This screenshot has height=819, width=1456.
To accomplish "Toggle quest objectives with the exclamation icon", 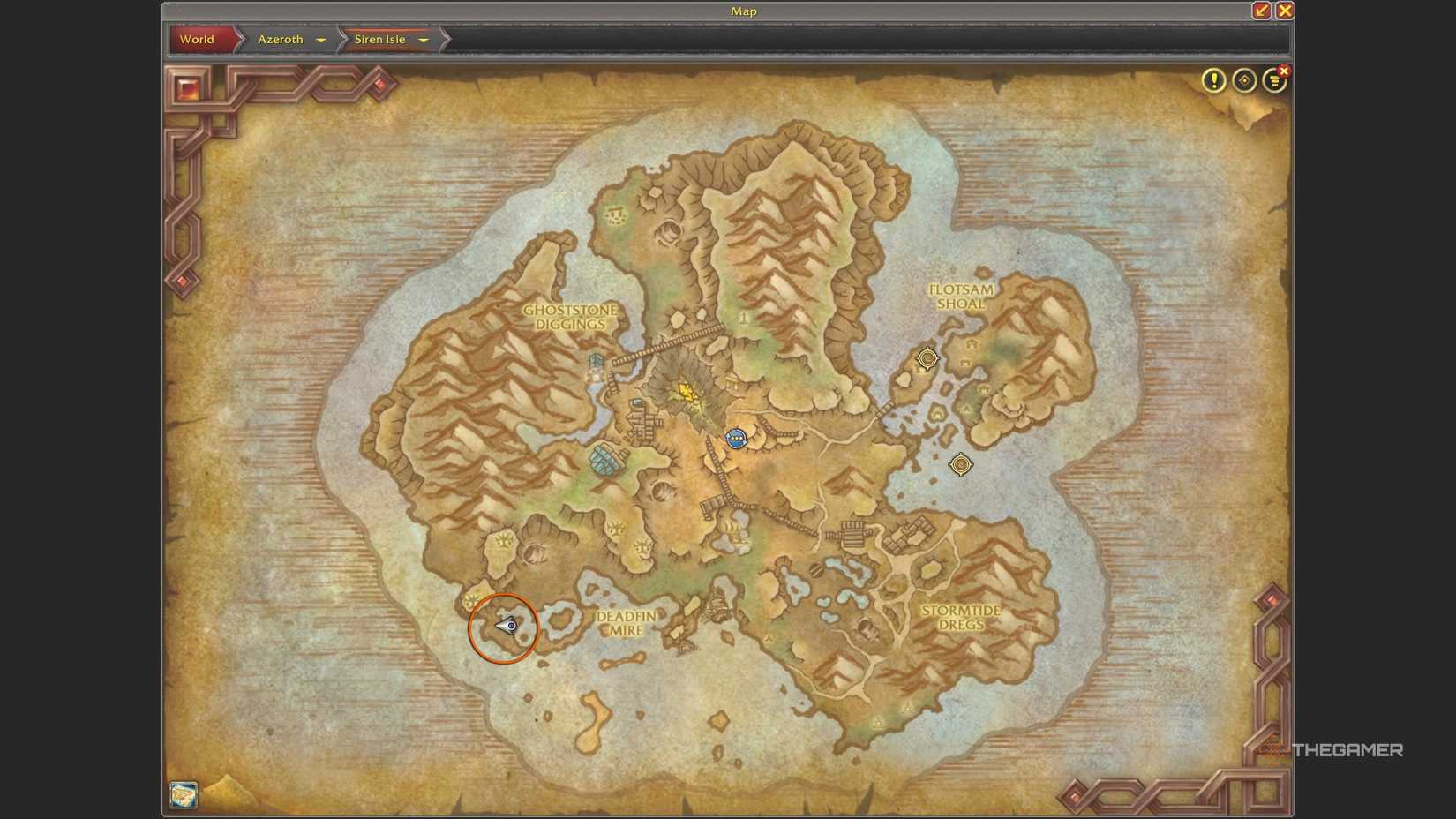I will pos(1214,81).
